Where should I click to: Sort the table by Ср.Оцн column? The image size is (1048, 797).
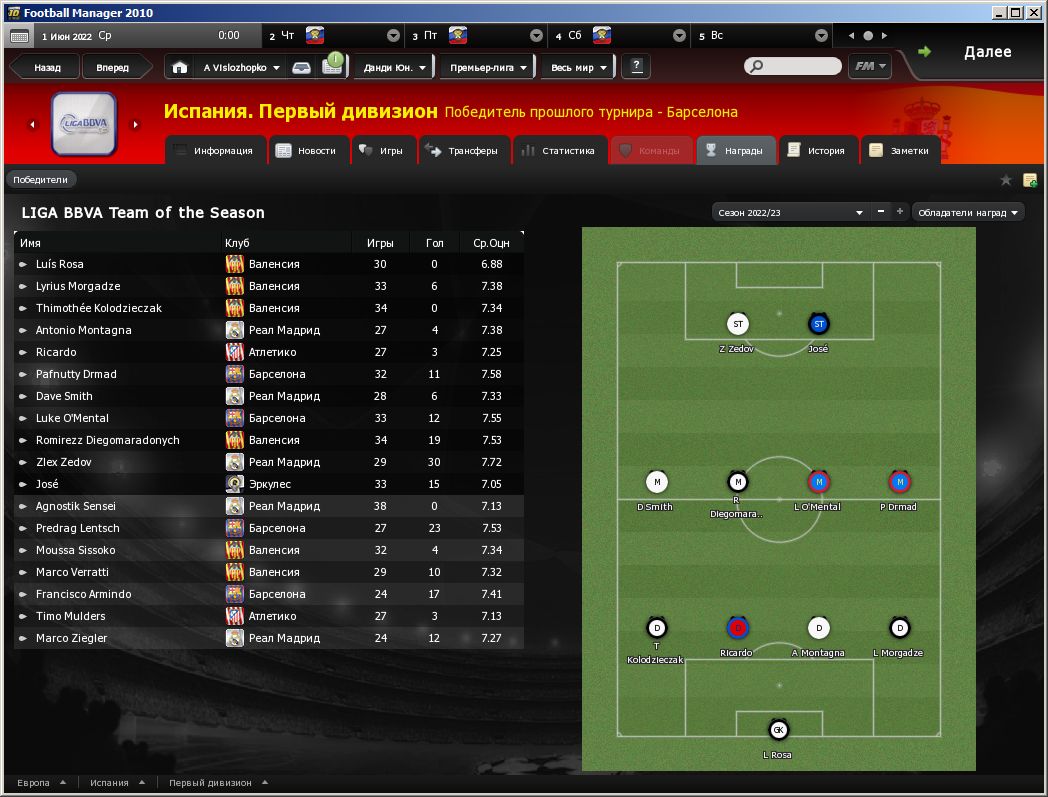[x=491, y=243]
